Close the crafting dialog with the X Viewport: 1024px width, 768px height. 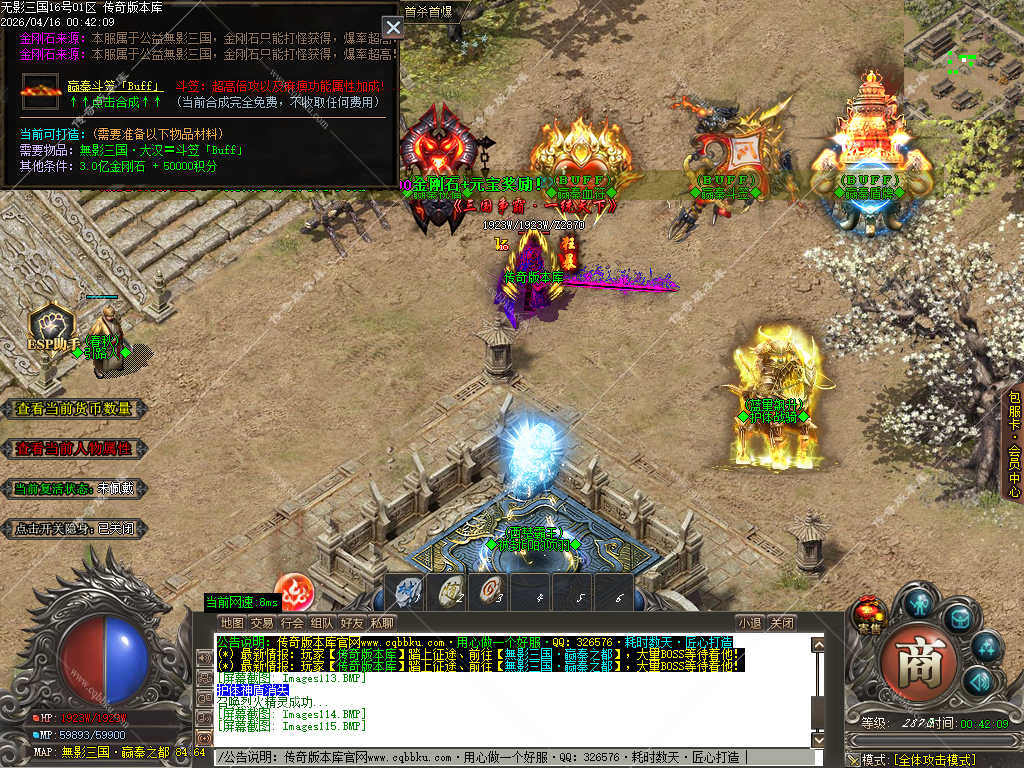point(393,28)
